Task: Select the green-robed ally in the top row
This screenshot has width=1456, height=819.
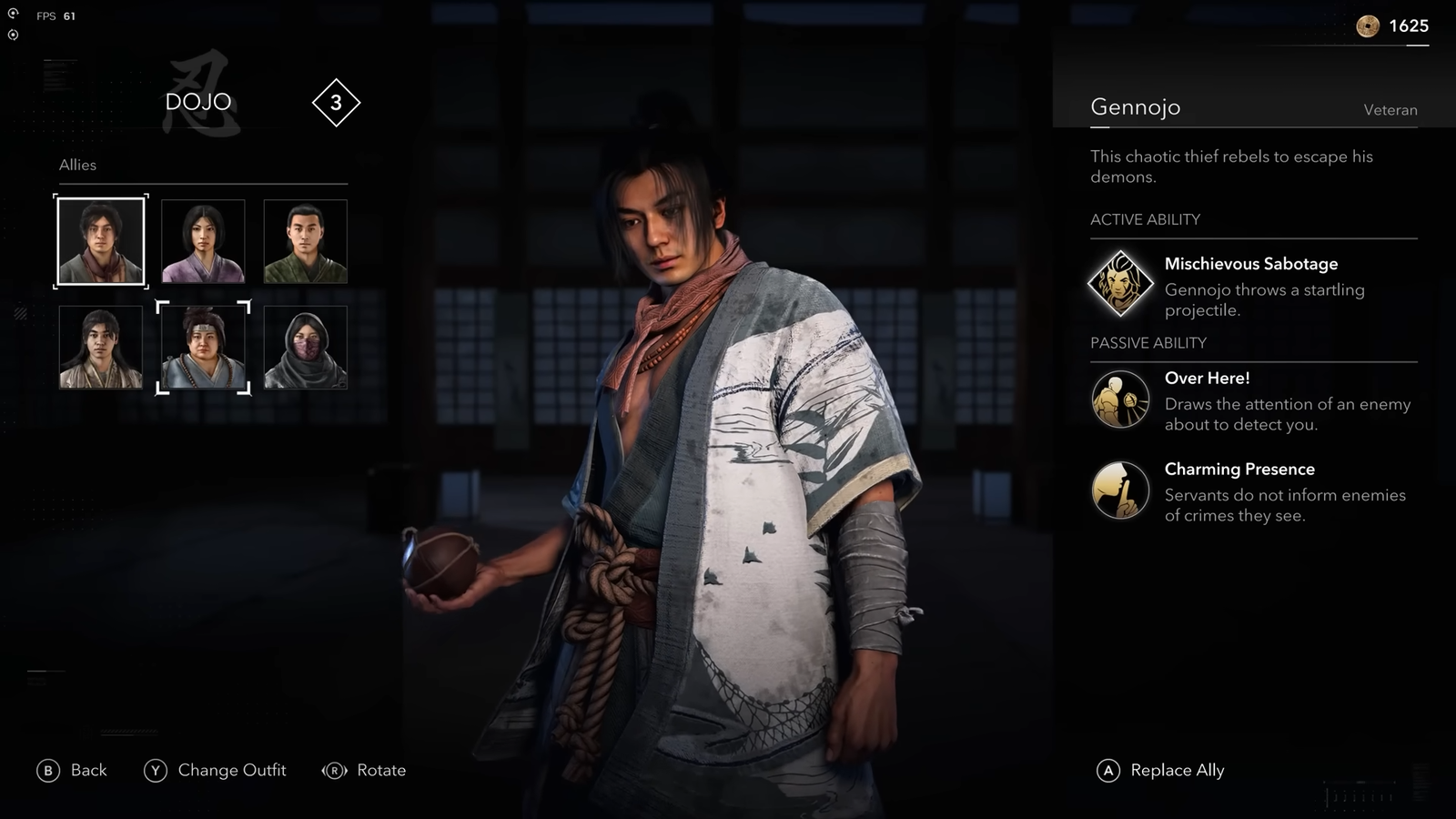Action: click(306, 239)
